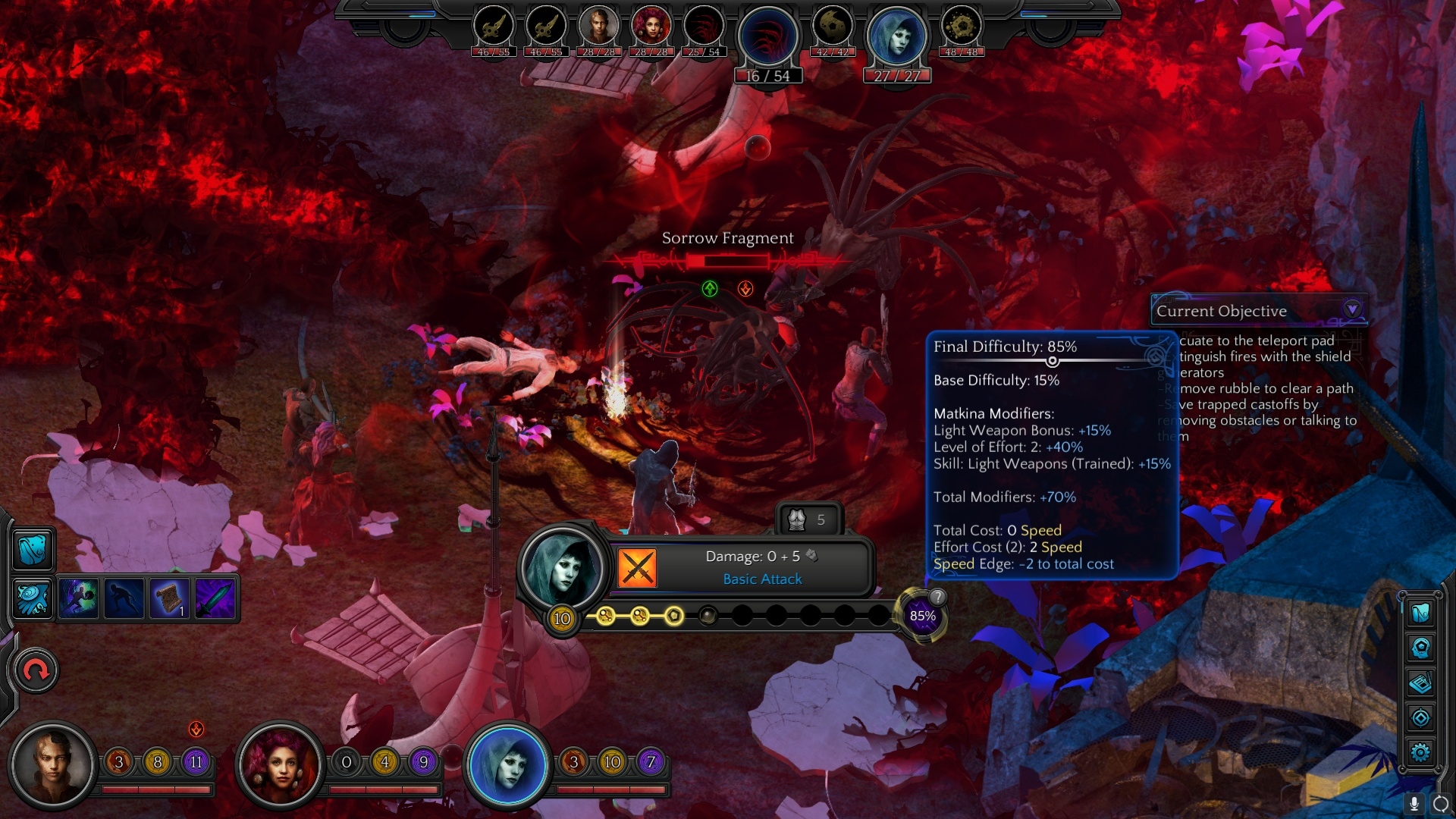The width and height of the screenshot is (1456, 819).
Task: Select the red-haired woman party portrait
Action: click(281, 764)
